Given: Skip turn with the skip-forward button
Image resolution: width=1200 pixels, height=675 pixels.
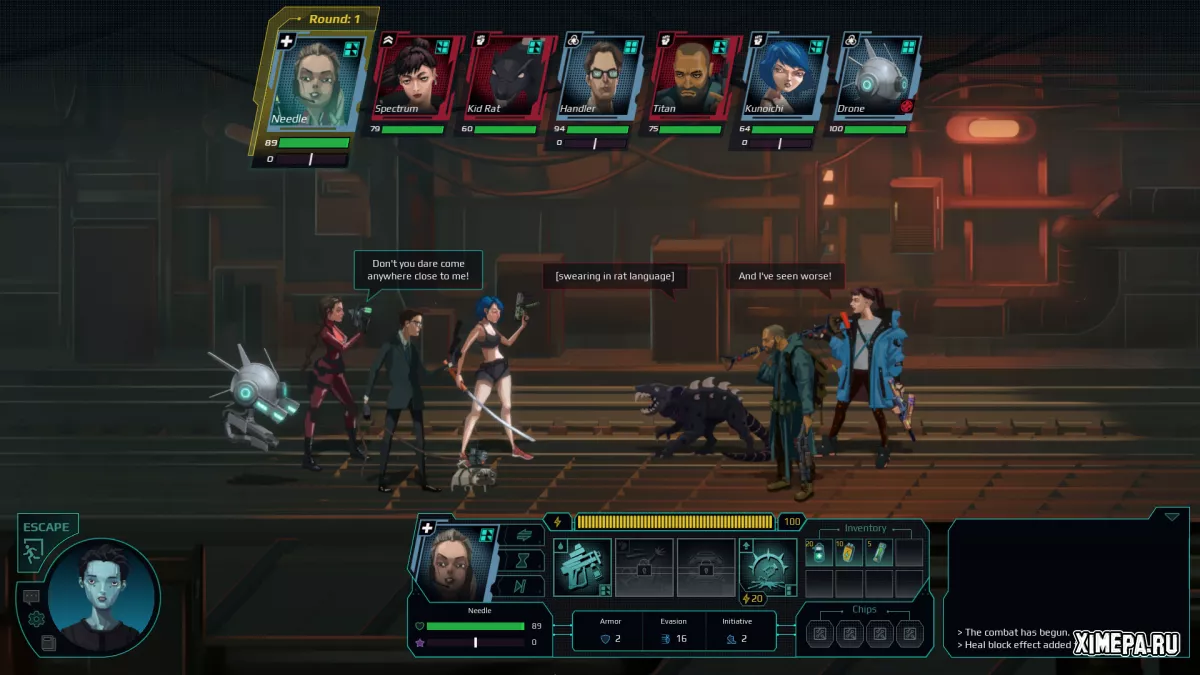Looking at the screenshot, I should pos(524,586).
